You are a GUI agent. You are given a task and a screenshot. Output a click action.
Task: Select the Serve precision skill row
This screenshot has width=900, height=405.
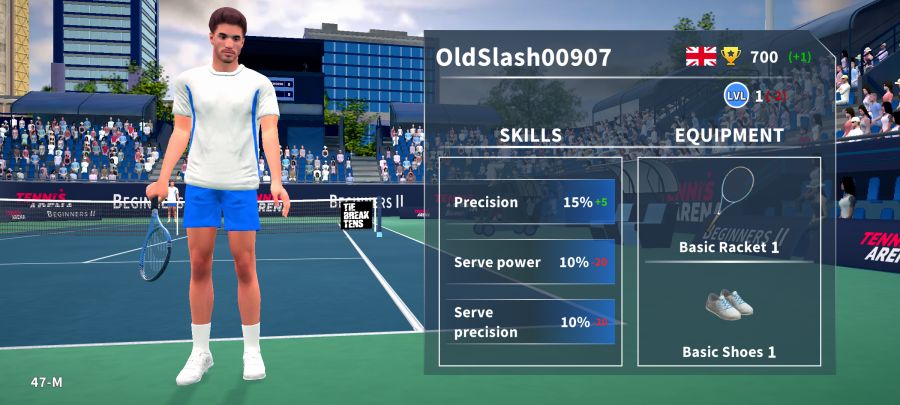coord(531,322)
